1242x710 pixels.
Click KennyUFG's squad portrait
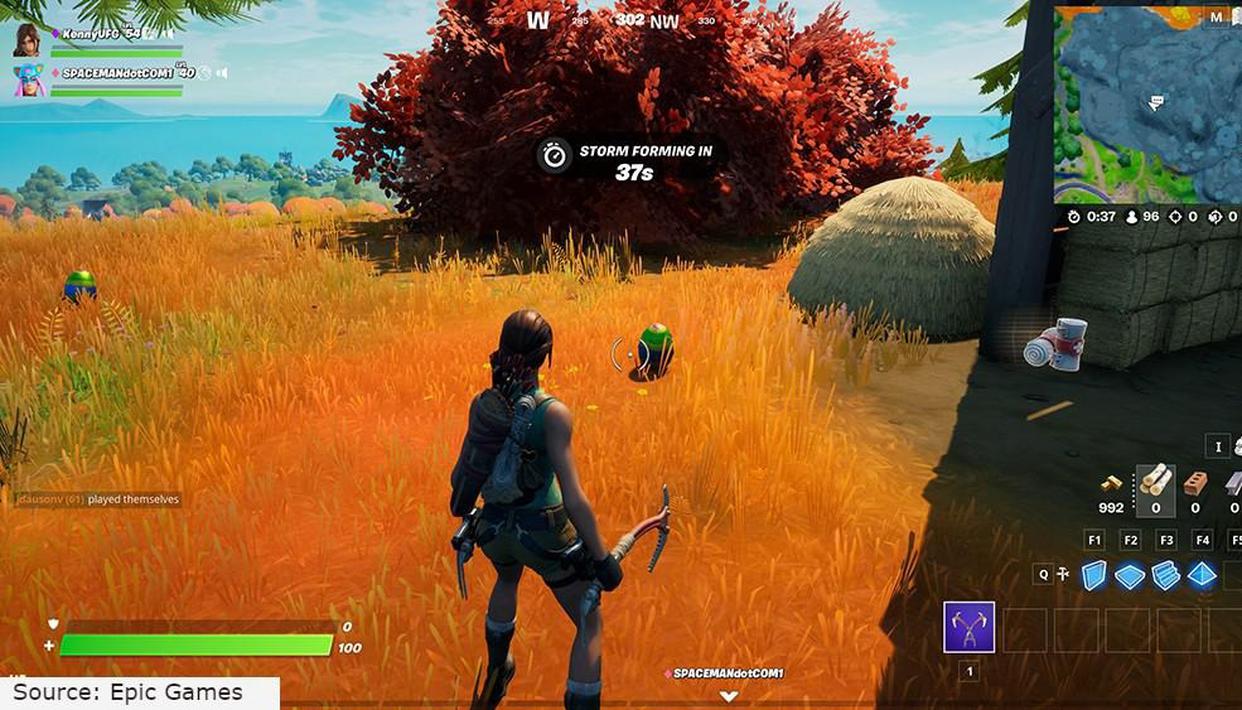28,40
